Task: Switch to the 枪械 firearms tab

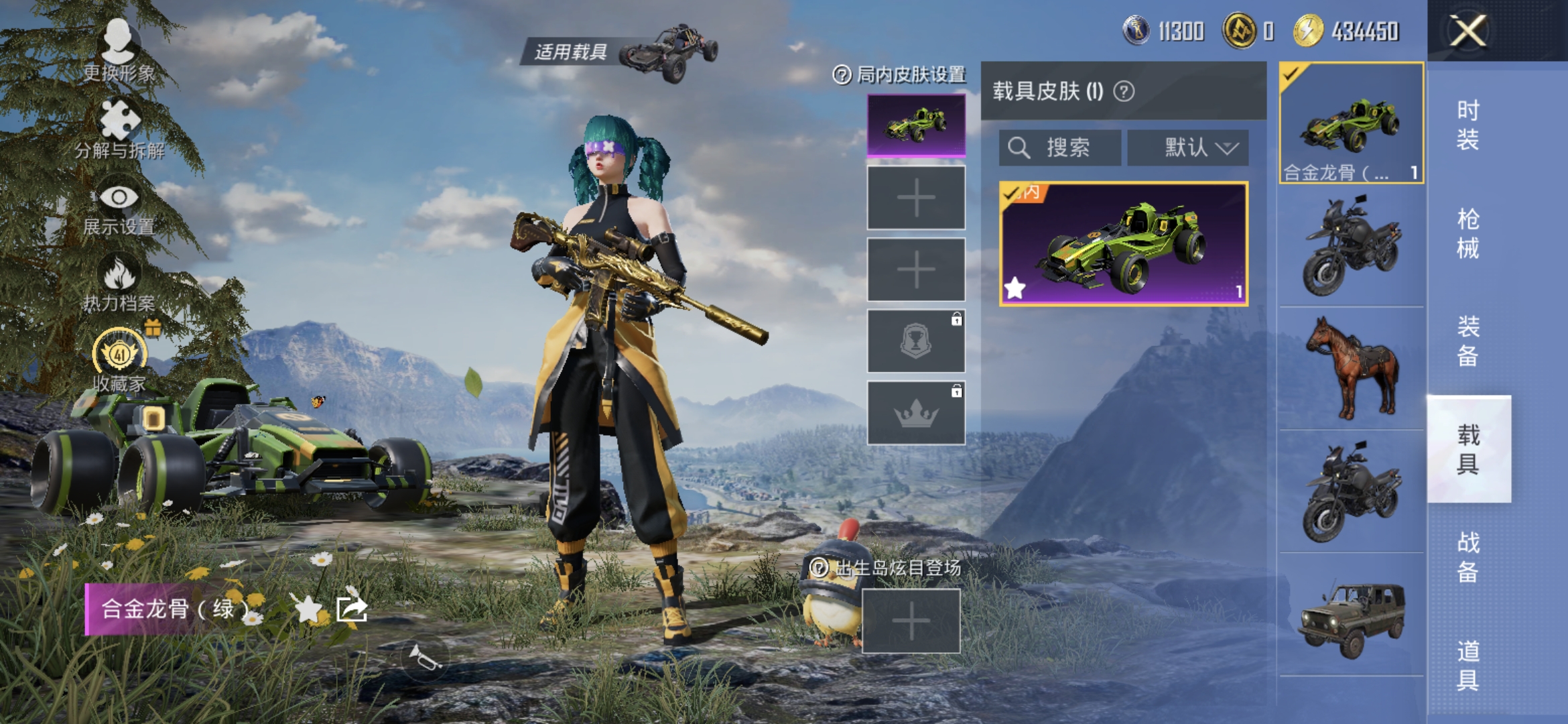Action: (x=1467, y=233)
